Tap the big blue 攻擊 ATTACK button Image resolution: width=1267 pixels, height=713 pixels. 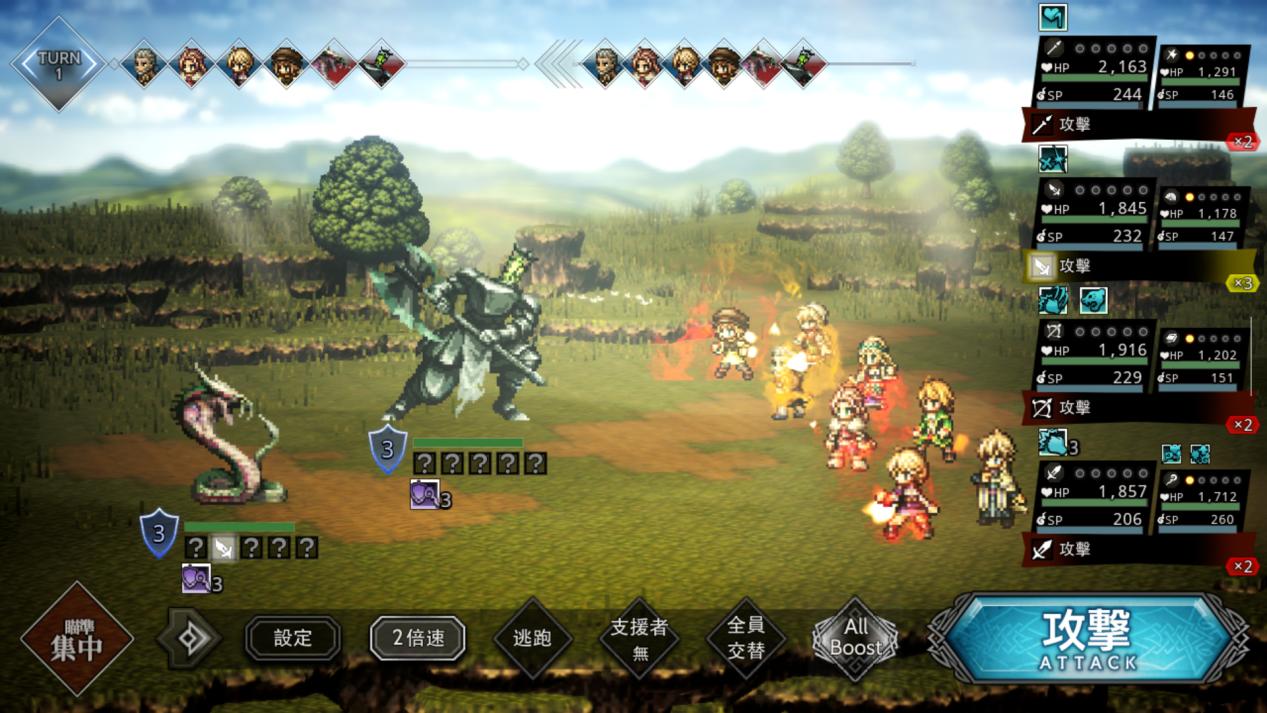1090,639
